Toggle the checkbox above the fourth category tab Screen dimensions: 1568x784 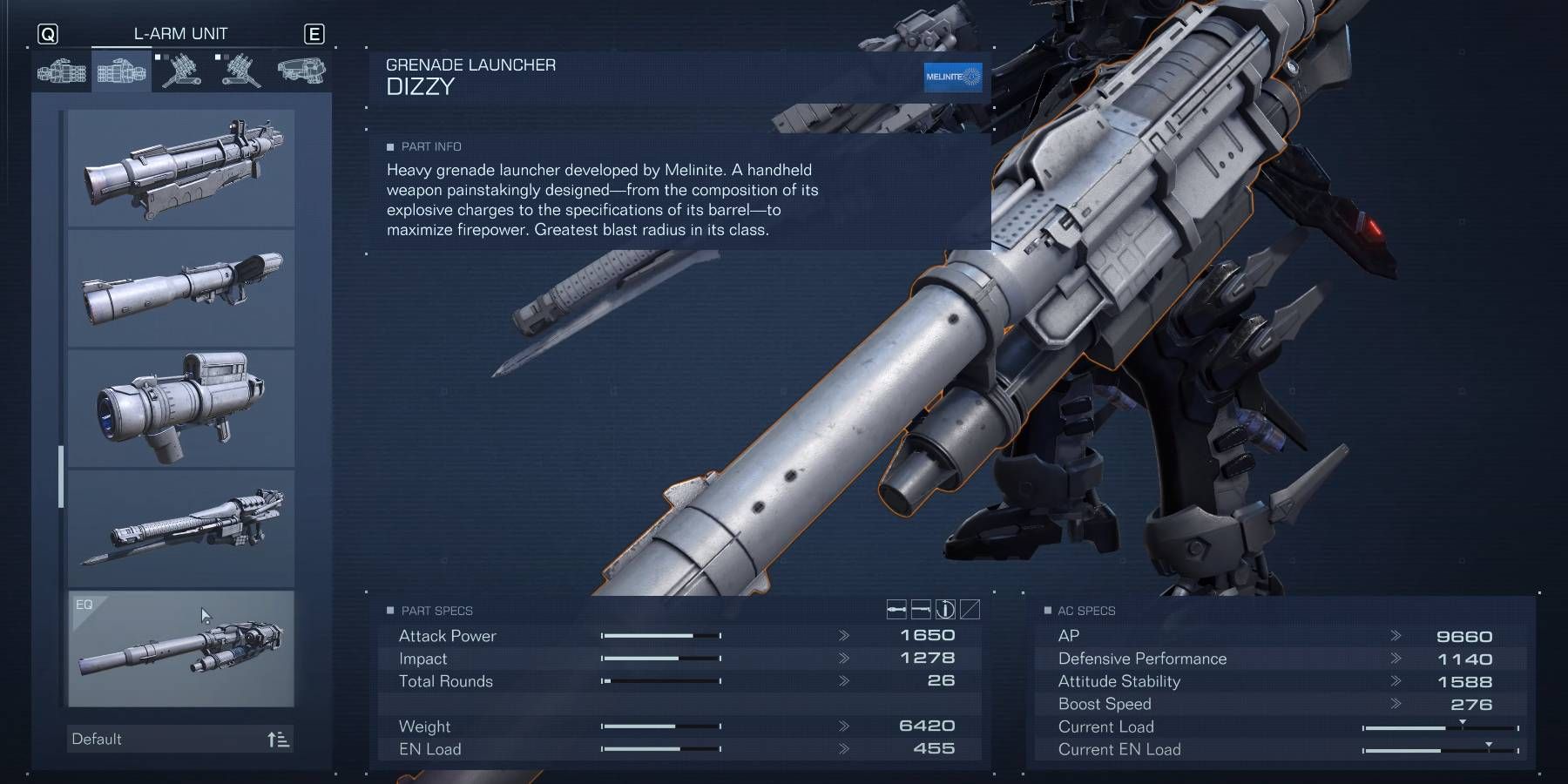218,57
